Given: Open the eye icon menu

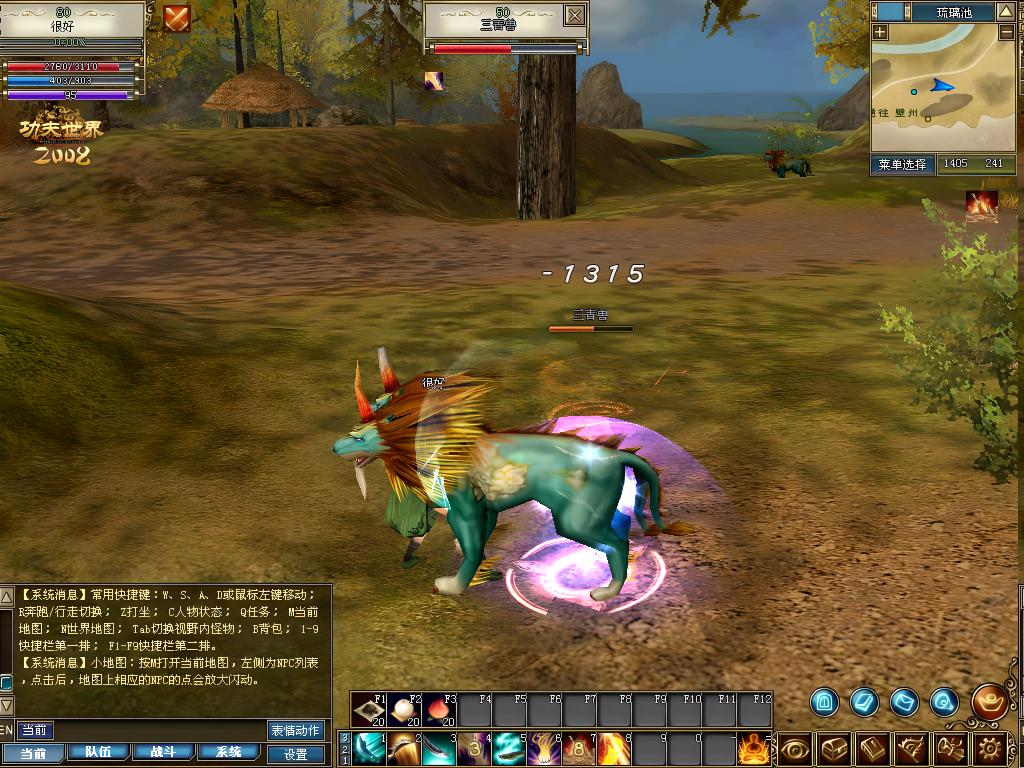Looking at the screenshot, I should point(795,748).
